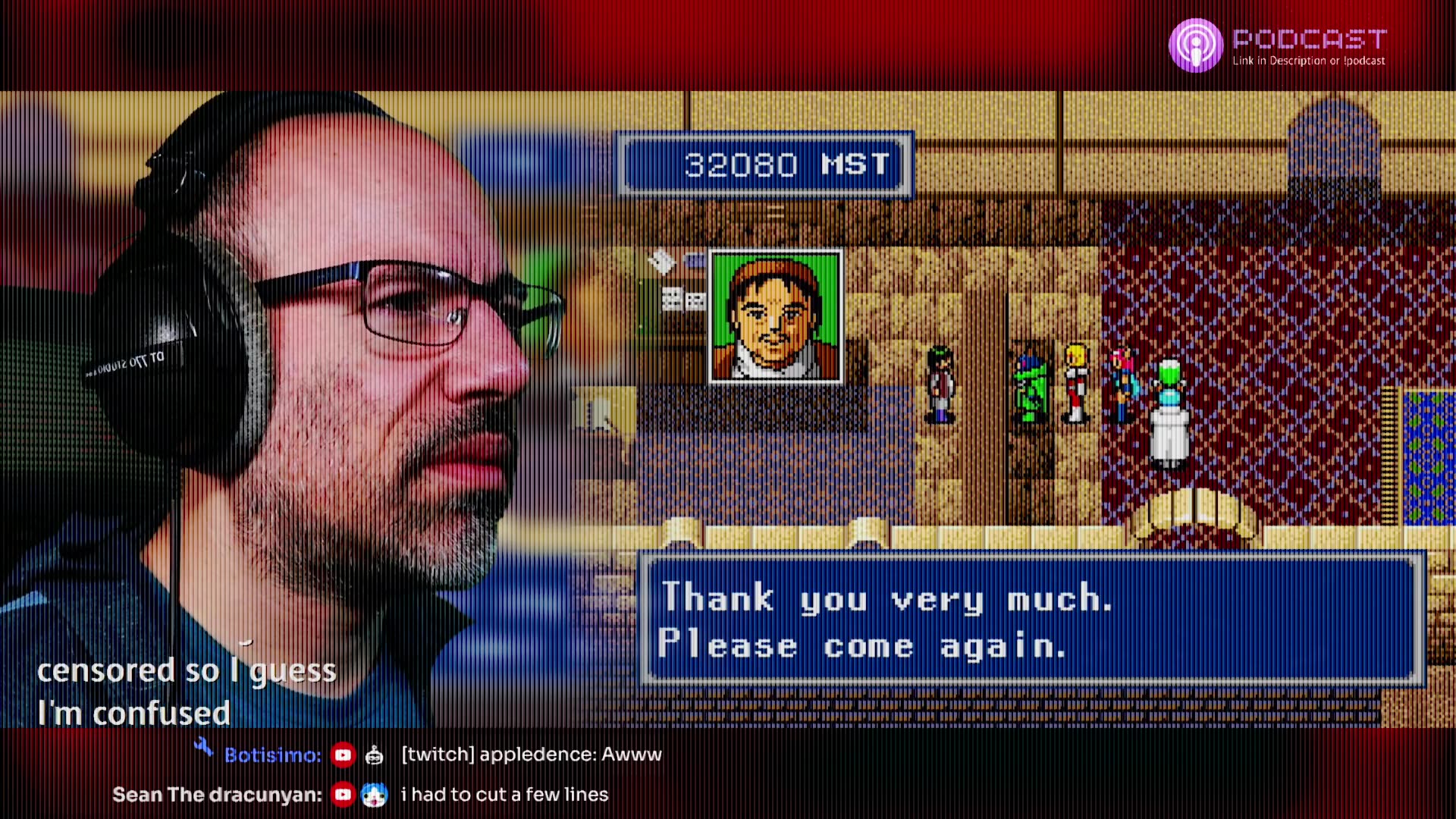Select the YouTube icon beside Botisimo
Viewport: 1456px width, 819px height.
click(344, 755)
